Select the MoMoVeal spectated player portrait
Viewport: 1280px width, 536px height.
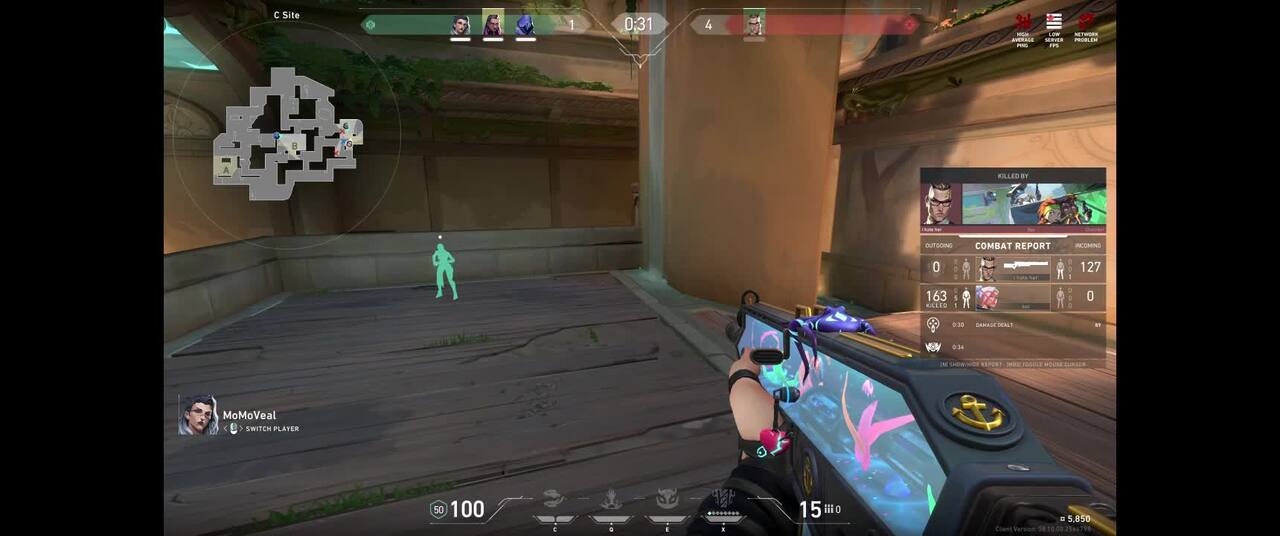coord(198,415)
